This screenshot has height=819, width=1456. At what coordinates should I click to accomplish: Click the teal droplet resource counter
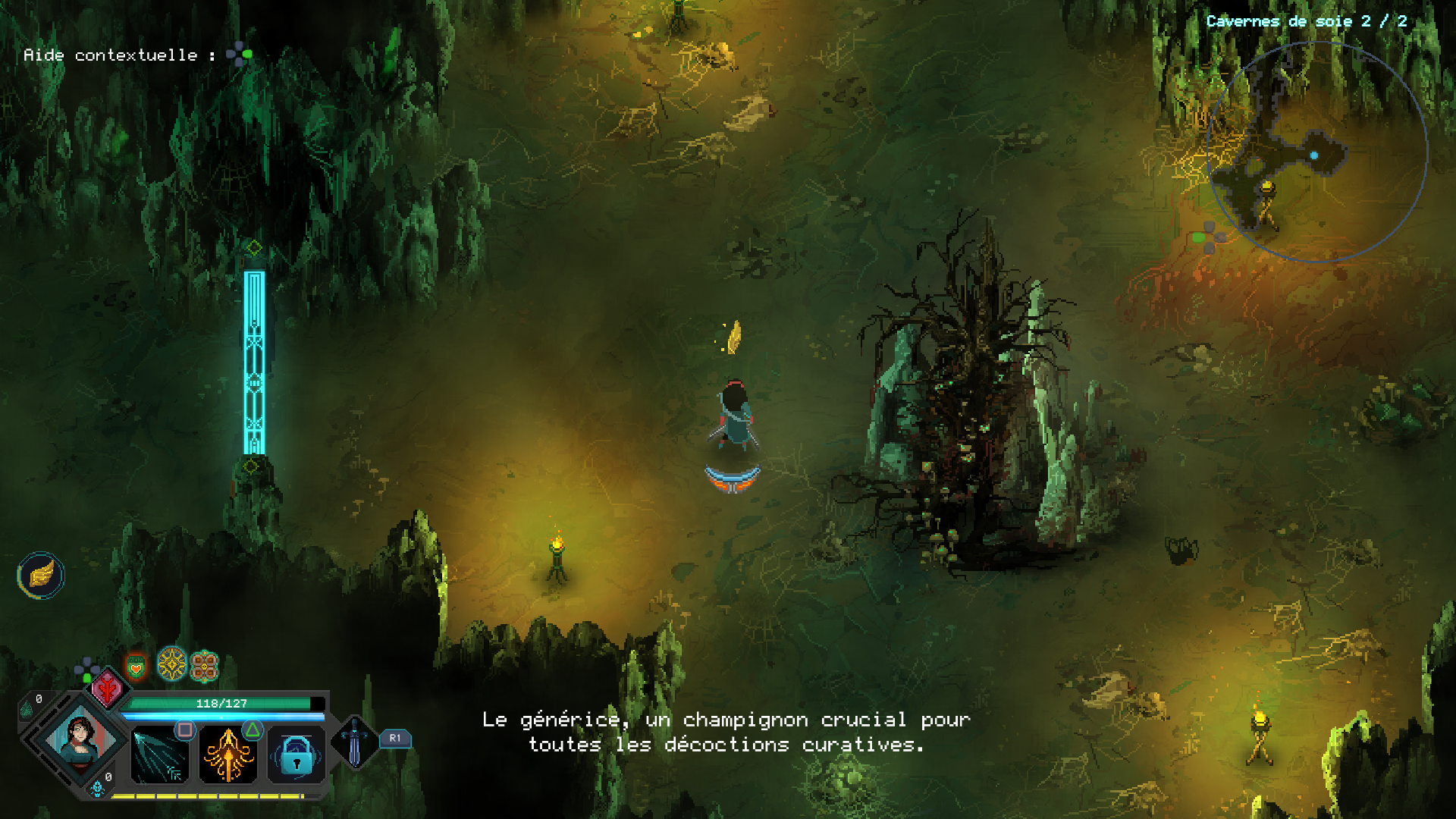(x=27, y=710)
